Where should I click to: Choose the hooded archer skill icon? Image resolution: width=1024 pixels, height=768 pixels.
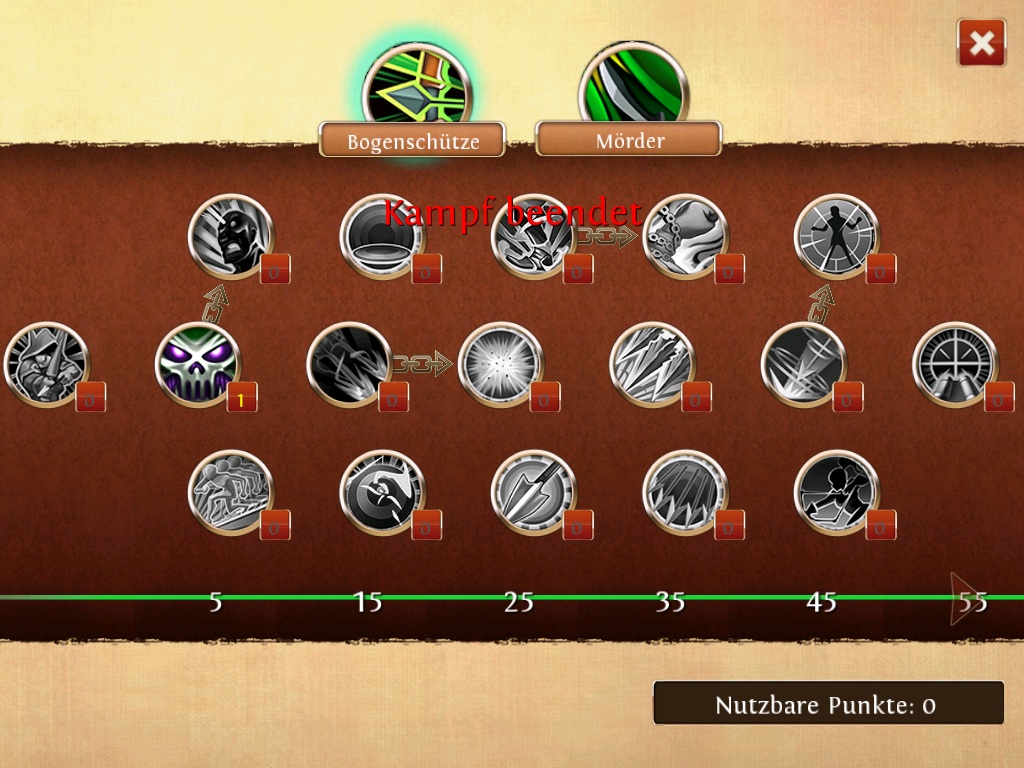click(x=46, y=365)
